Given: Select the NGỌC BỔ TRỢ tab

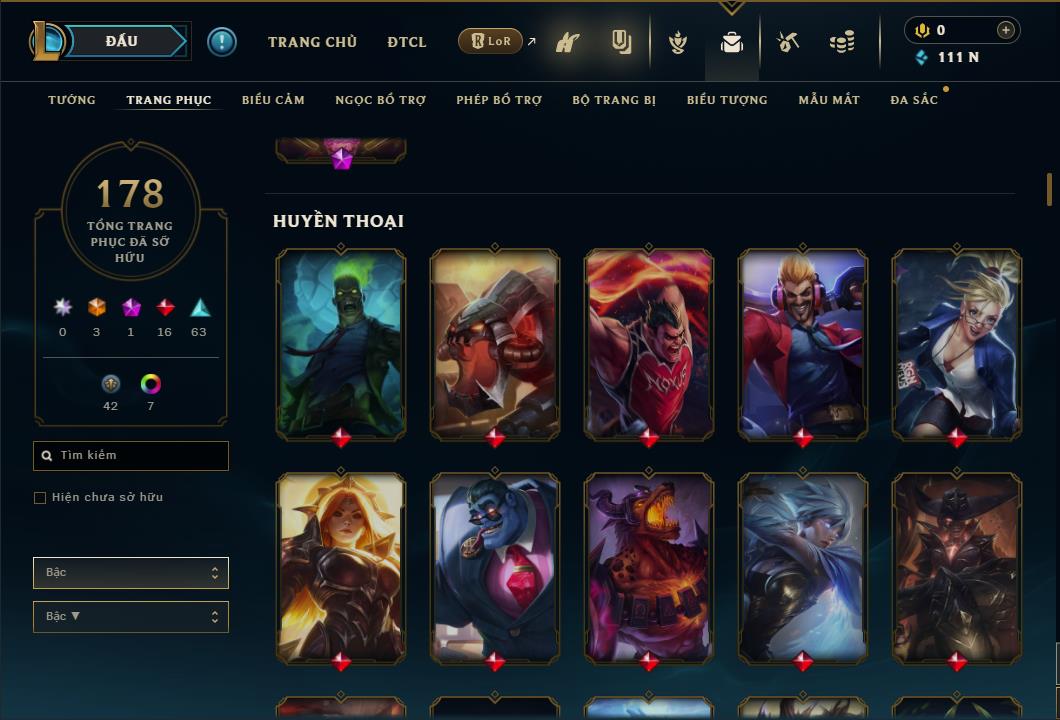Looking at the screenshot, I should point(380,100).
